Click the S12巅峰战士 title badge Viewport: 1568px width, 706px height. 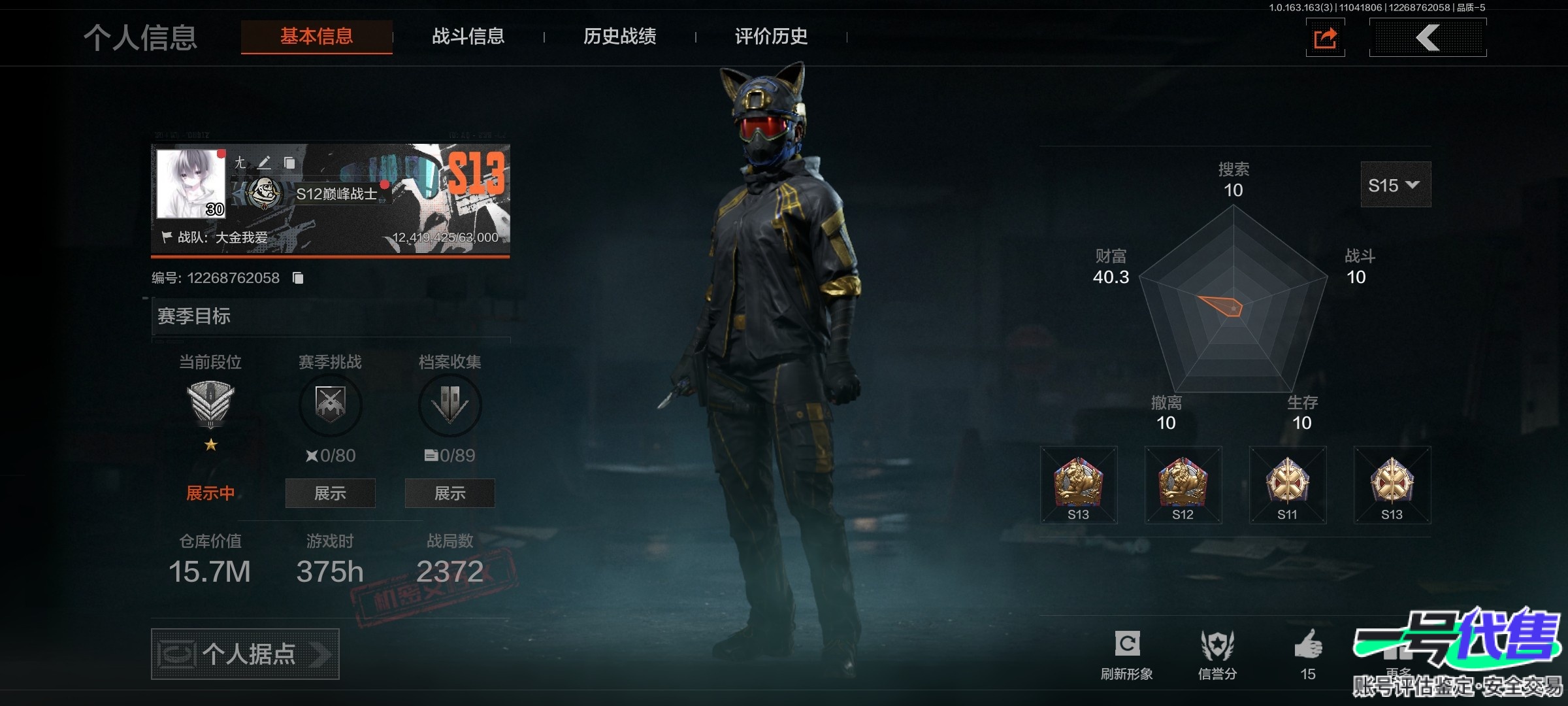336,194
